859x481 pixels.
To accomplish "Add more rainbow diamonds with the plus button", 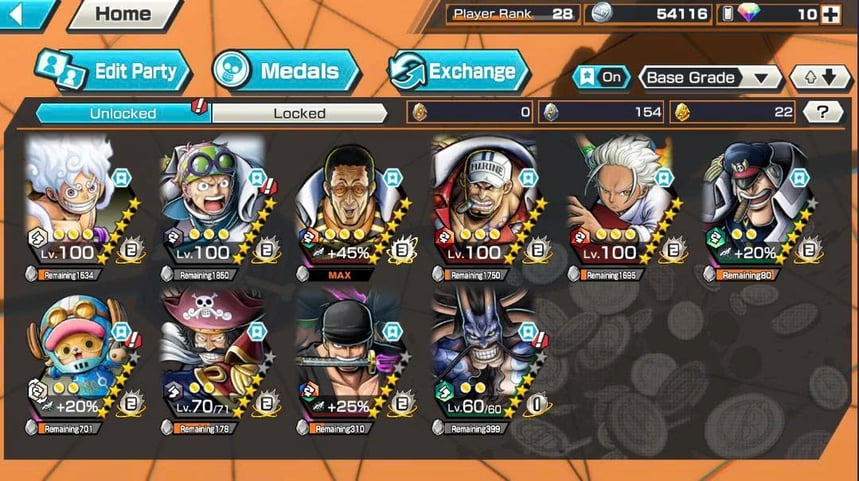I will [830, 14].
